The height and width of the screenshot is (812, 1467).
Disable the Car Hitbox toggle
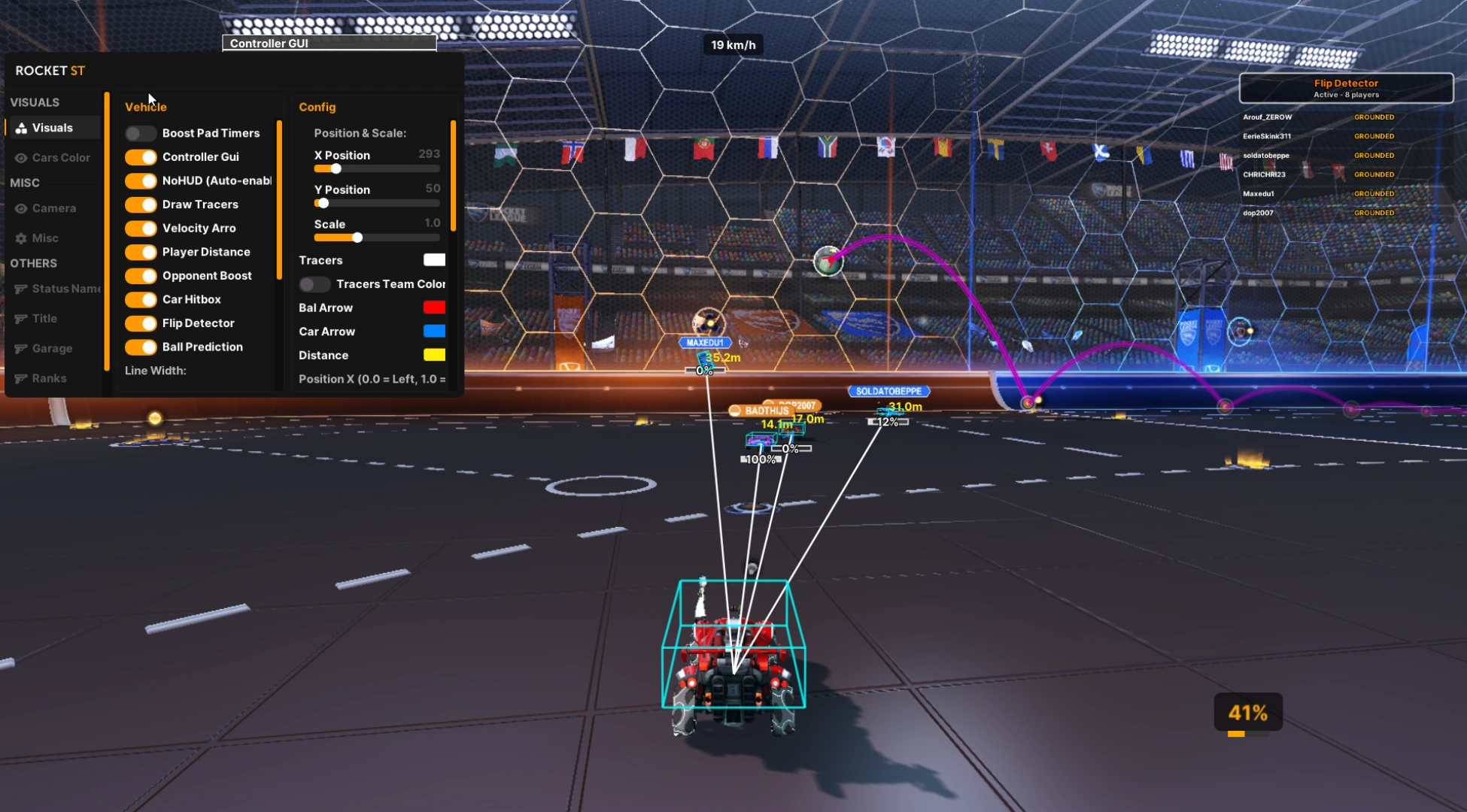tap(142, 299)
